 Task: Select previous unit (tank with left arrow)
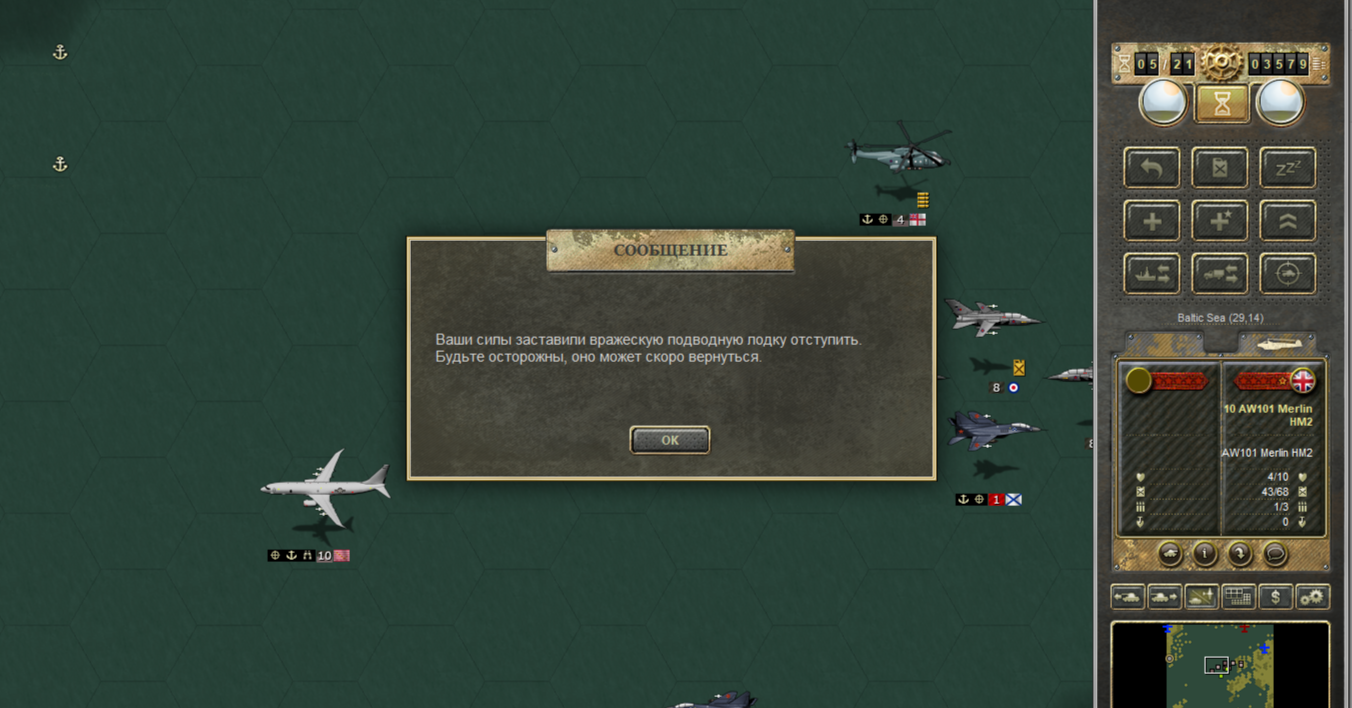coord(1128,597)
